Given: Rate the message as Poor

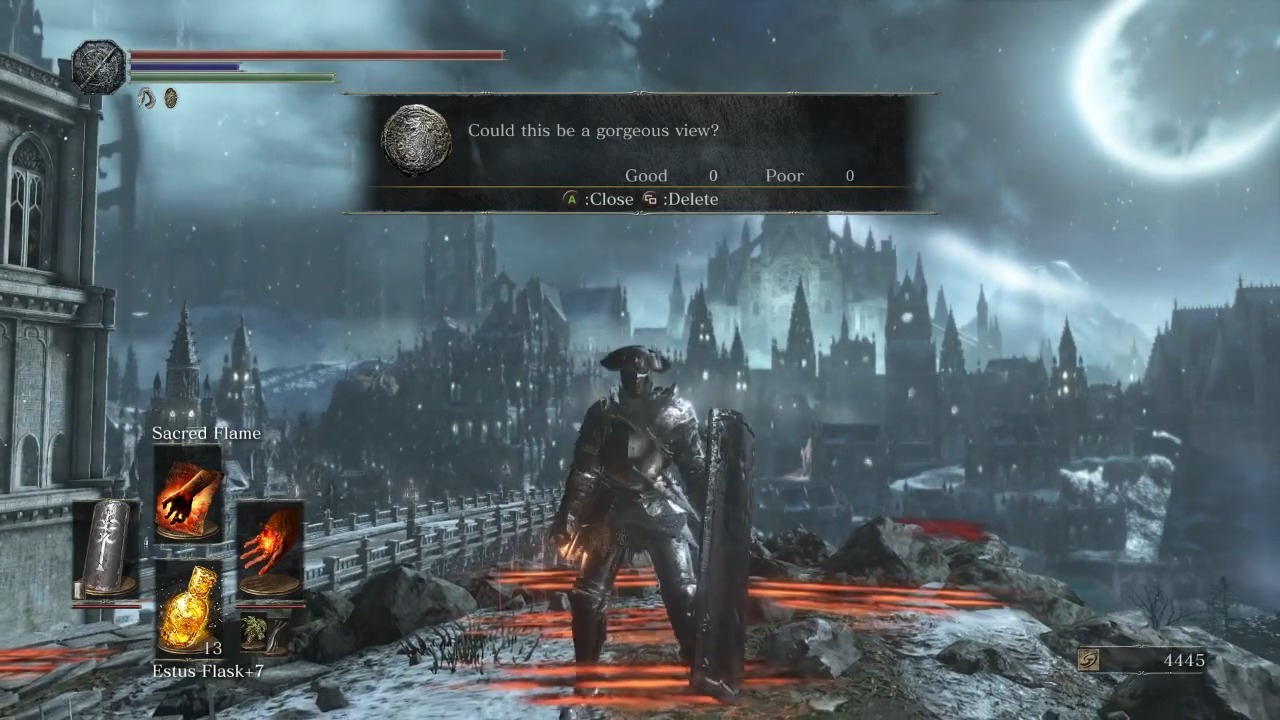Looking at the screenshot, I should (x=784, y=175).
